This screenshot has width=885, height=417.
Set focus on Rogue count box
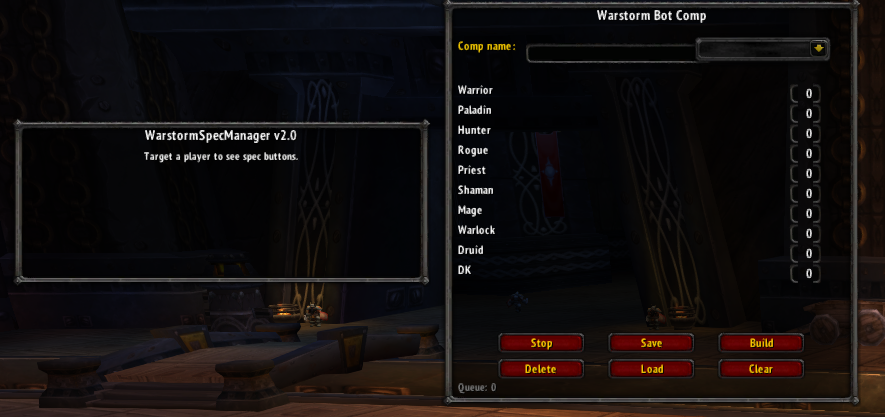(x=807, y=154)
